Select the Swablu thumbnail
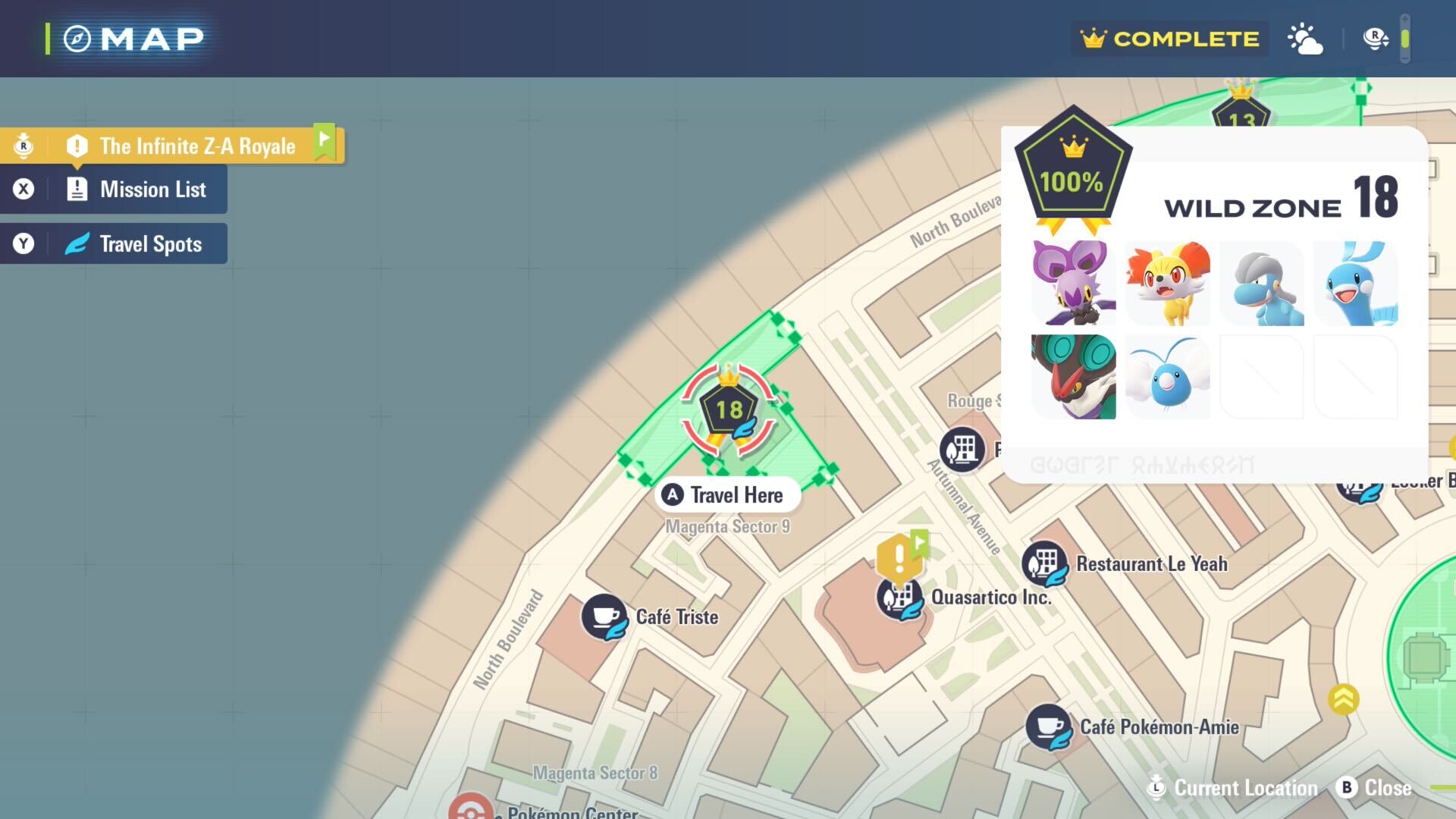Screen dimensions: 1456x819 (x=1168, y=377)
